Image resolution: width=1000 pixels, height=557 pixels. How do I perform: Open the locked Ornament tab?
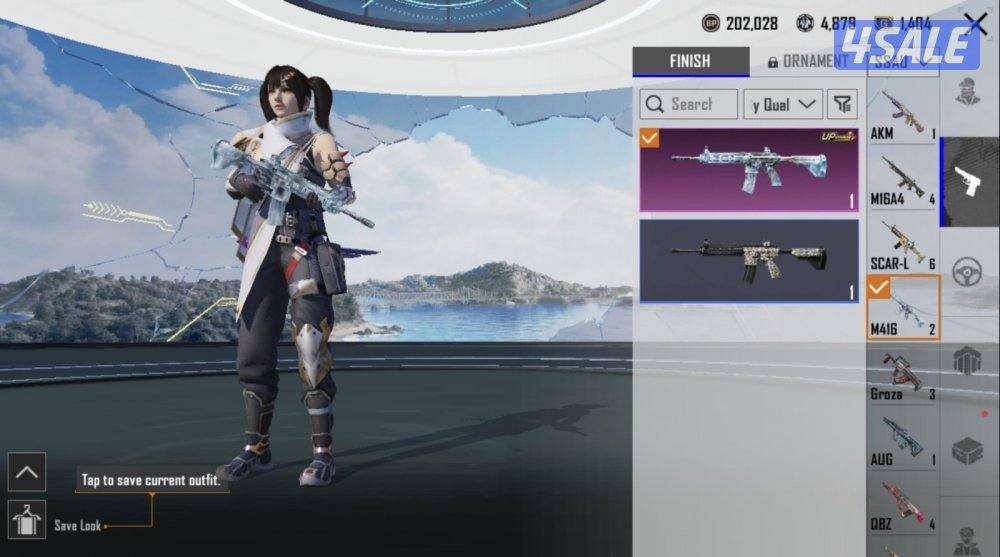pos(807,61)
